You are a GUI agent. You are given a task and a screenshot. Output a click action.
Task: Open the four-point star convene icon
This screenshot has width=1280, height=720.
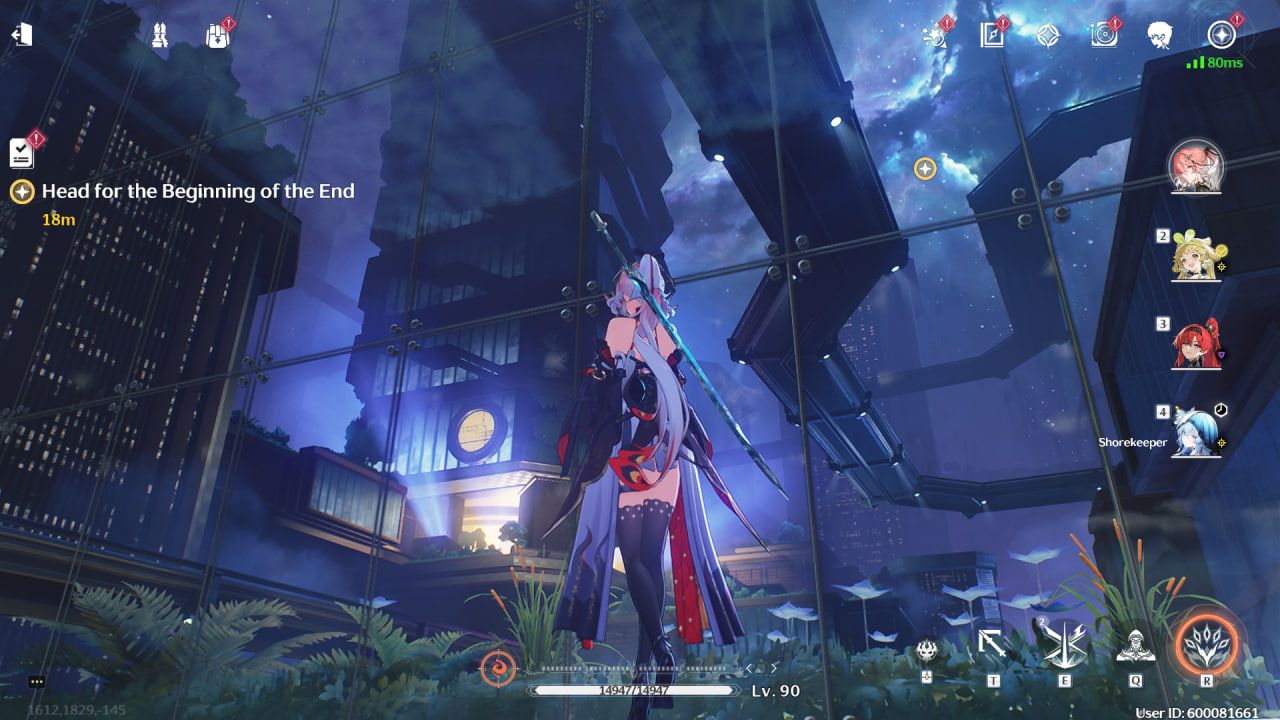[x=1047, y=36]
